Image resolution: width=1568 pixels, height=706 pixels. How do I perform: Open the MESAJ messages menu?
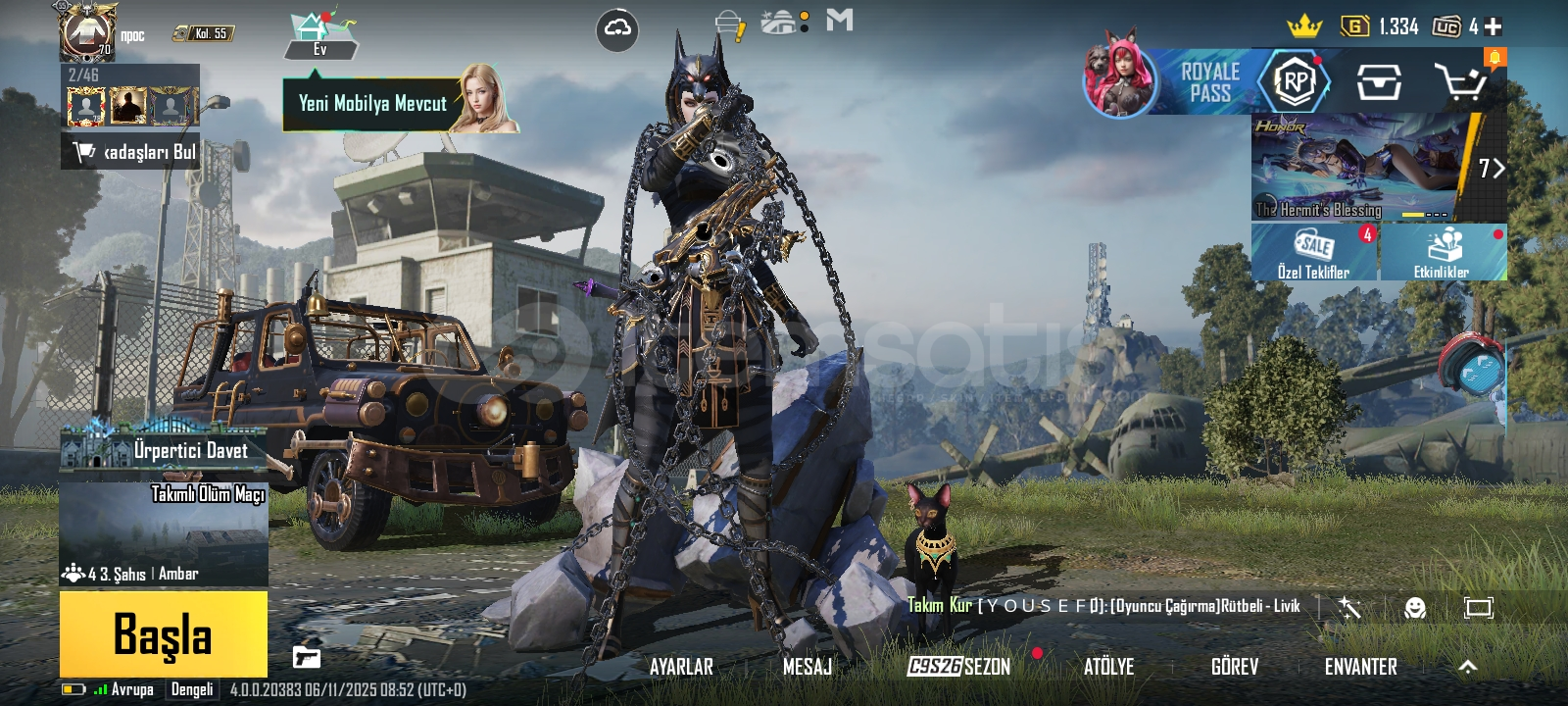[807, 667]
